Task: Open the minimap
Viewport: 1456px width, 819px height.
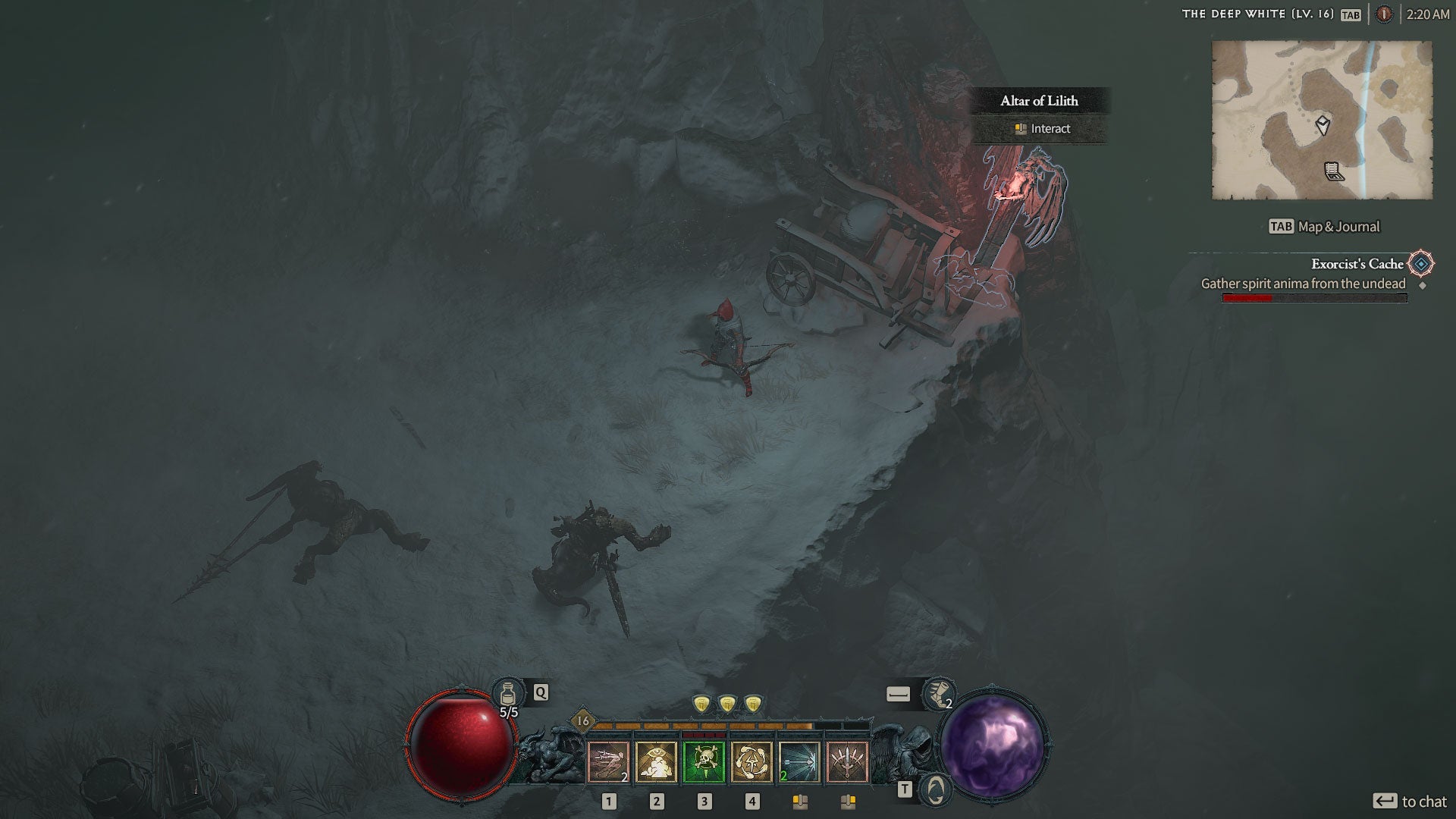Action: (x=1322, y=120)
